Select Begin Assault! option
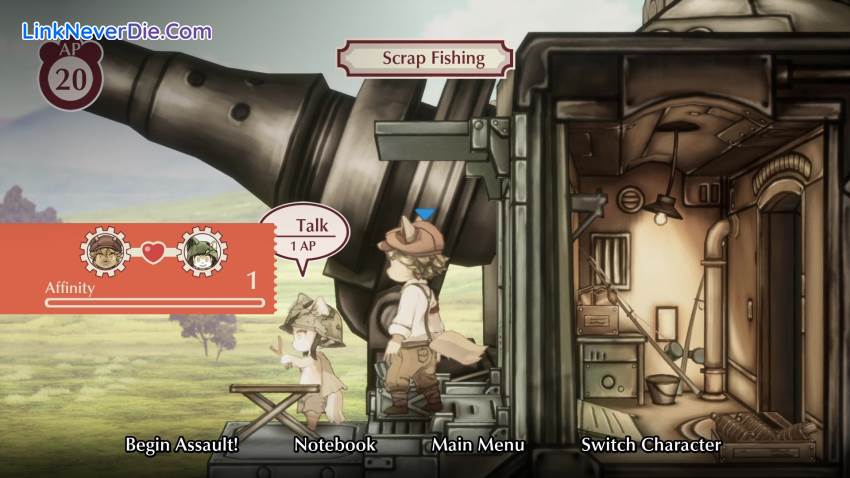This screenshot has height=478, width=850. click(182, 445)
